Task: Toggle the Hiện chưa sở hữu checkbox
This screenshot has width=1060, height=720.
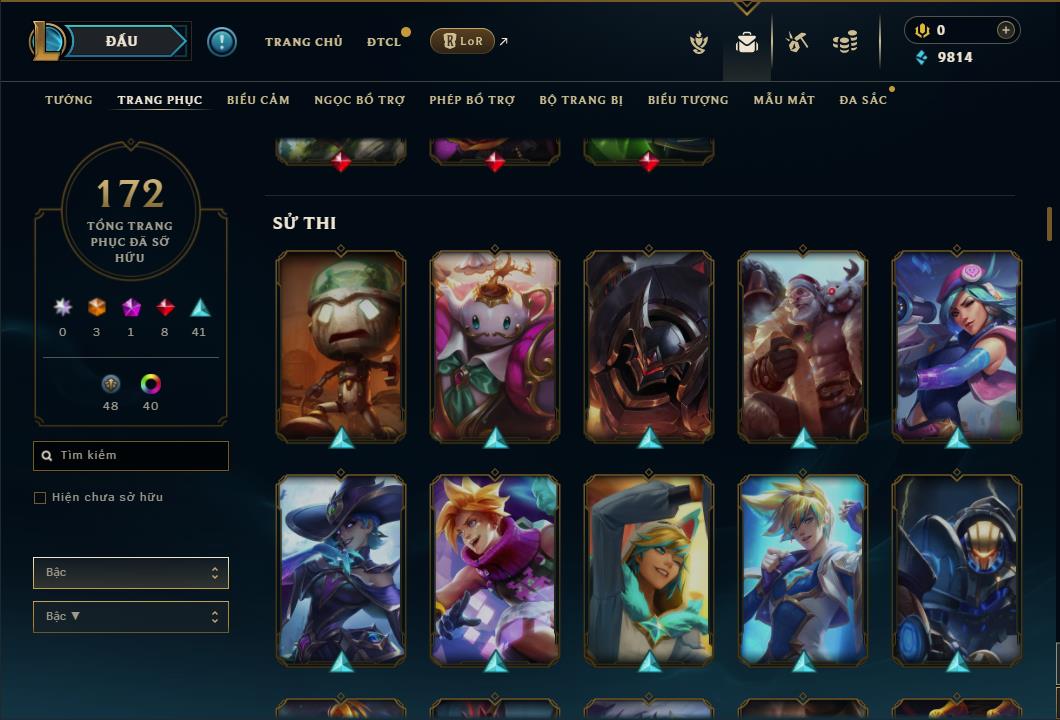Action: point(40,498)
